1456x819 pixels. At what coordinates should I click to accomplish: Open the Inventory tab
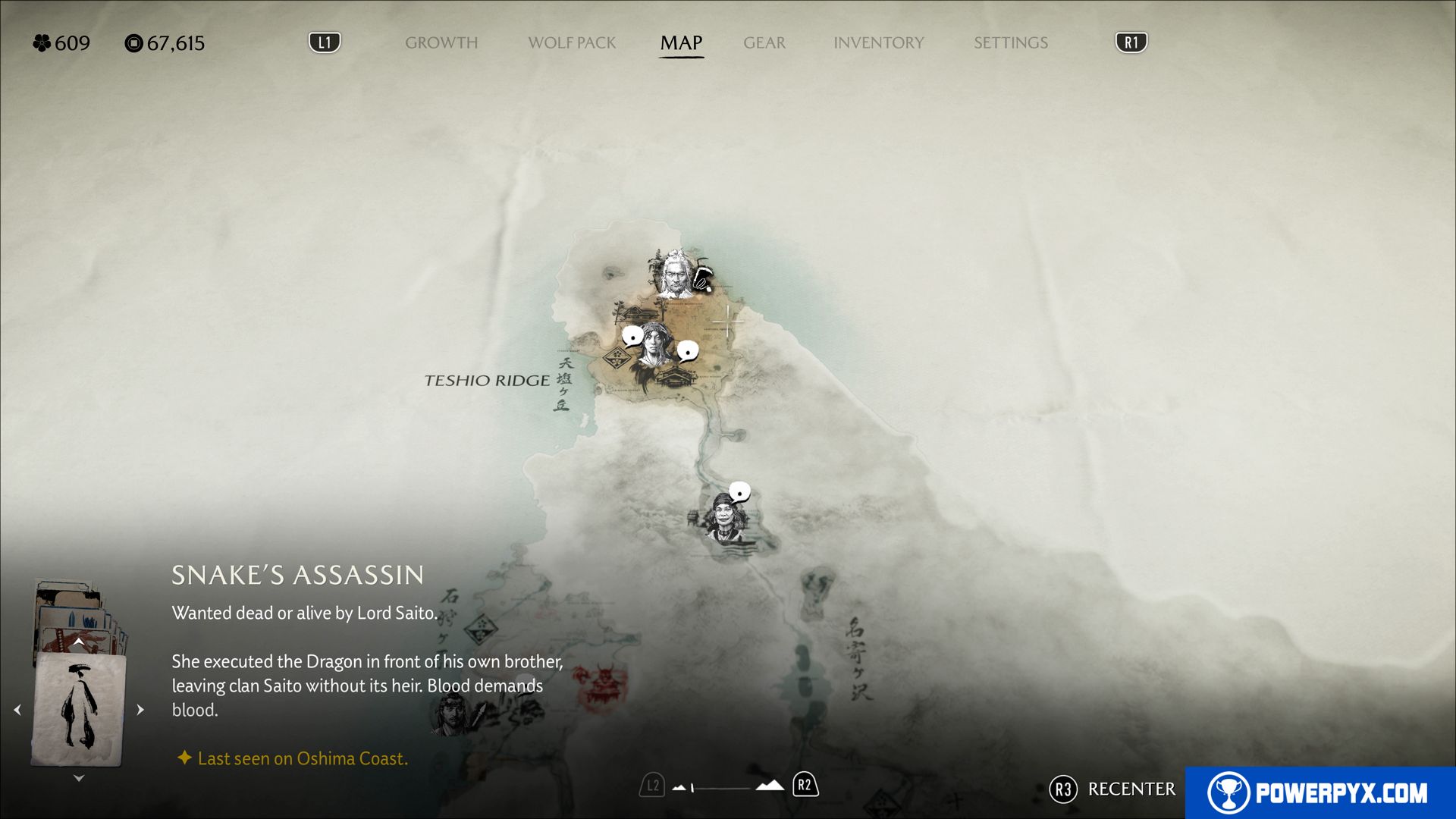point(878,43)
